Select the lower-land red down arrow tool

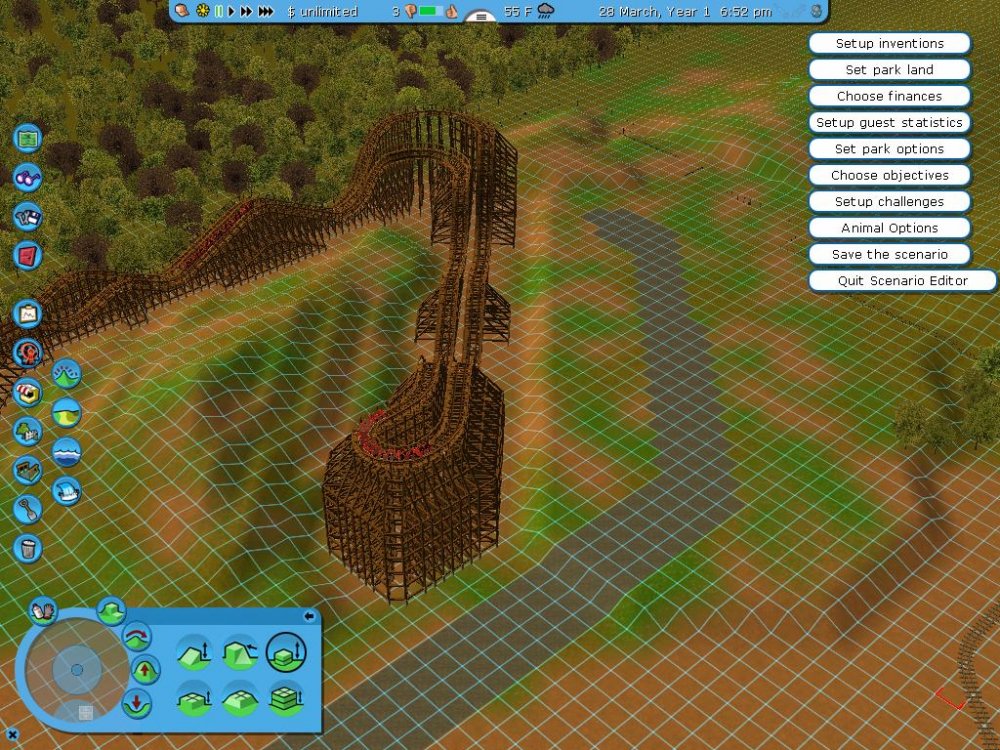(x=137, y=701)
